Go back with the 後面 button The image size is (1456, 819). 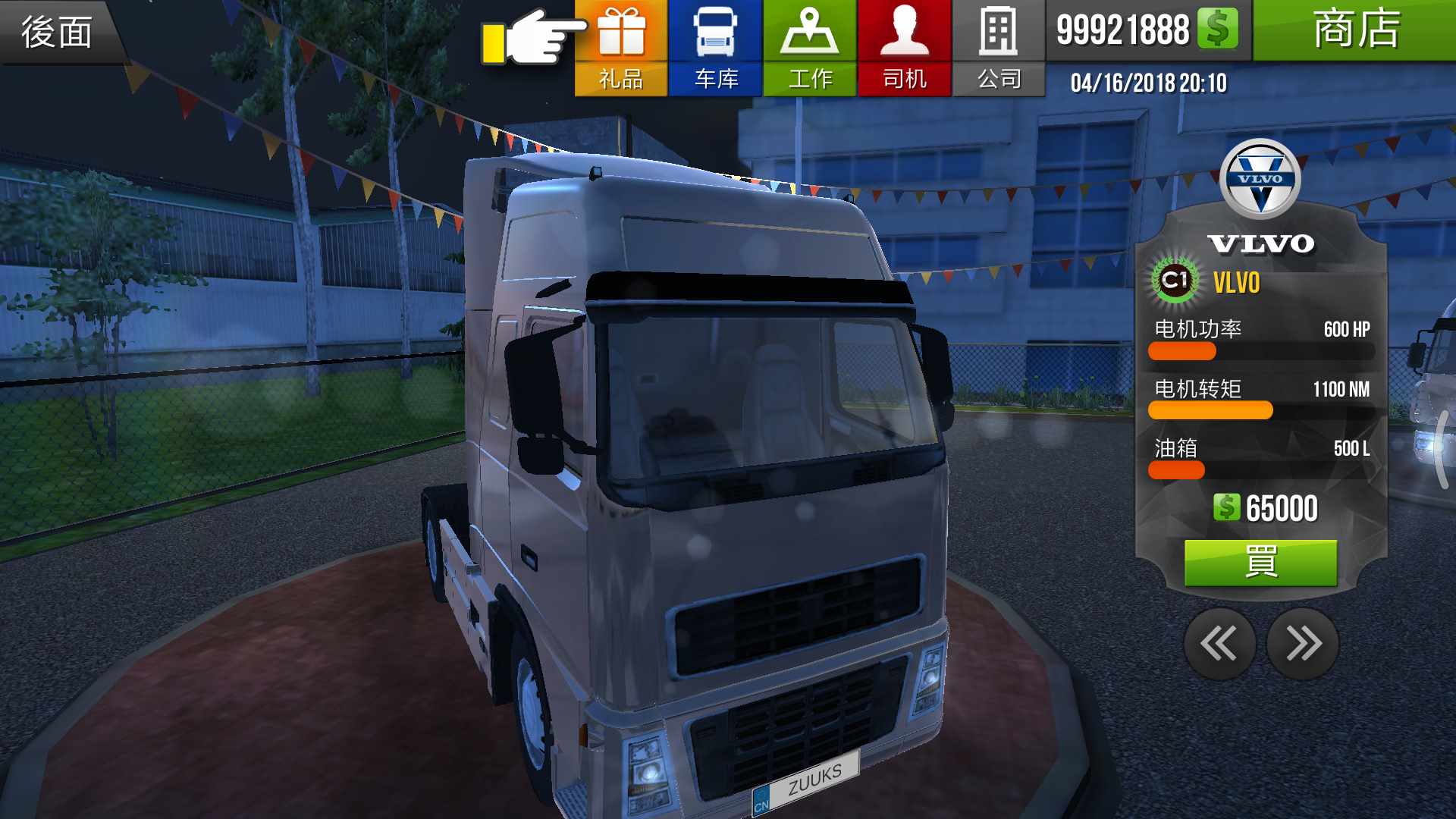tap(58, 32)
